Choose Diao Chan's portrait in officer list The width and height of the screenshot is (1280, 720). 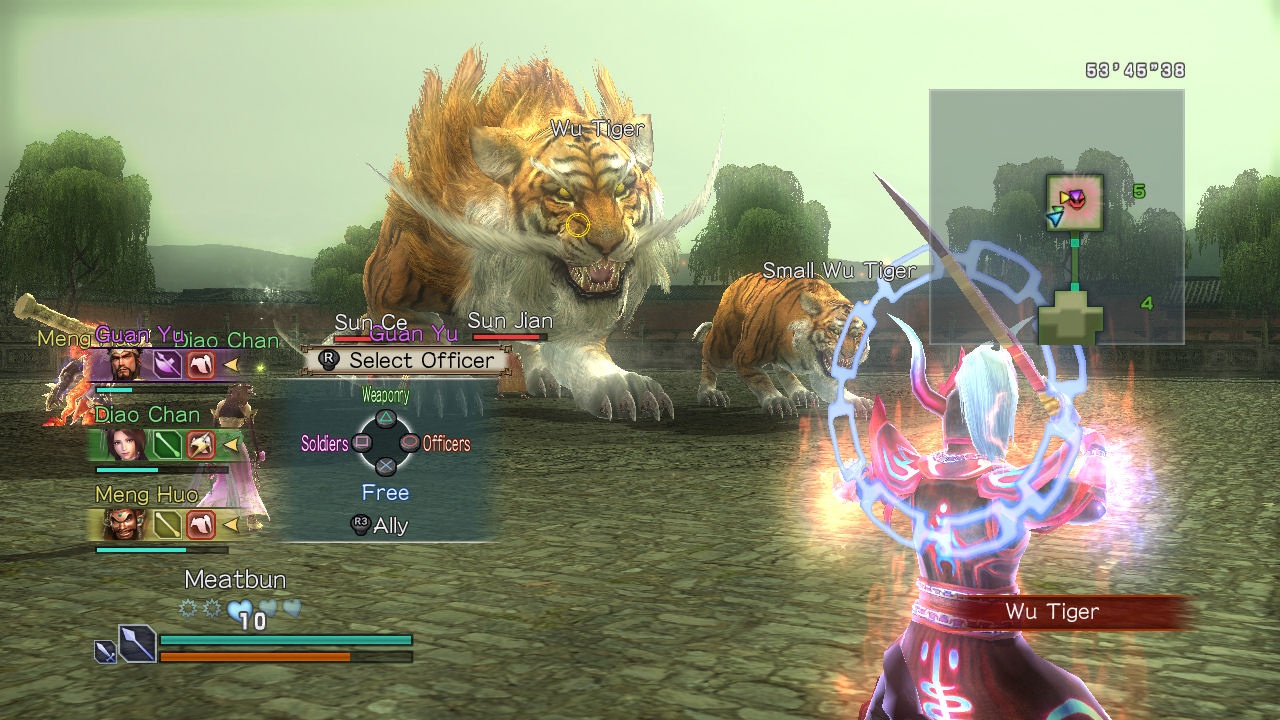(122, 443)
